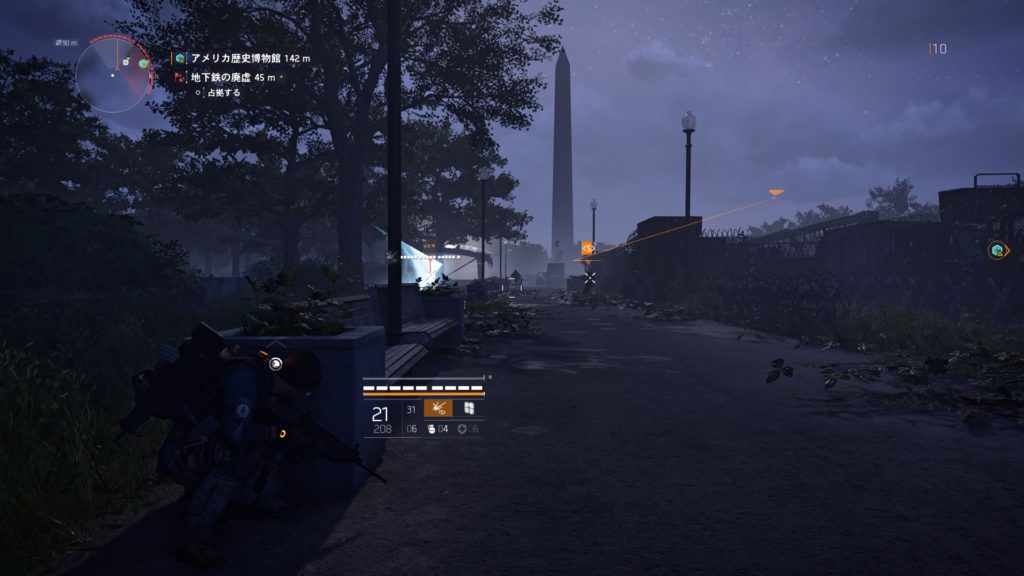Screen dimensions: 1024x576
Task: Select the grenade icon
Action: (x=432, y=429)
